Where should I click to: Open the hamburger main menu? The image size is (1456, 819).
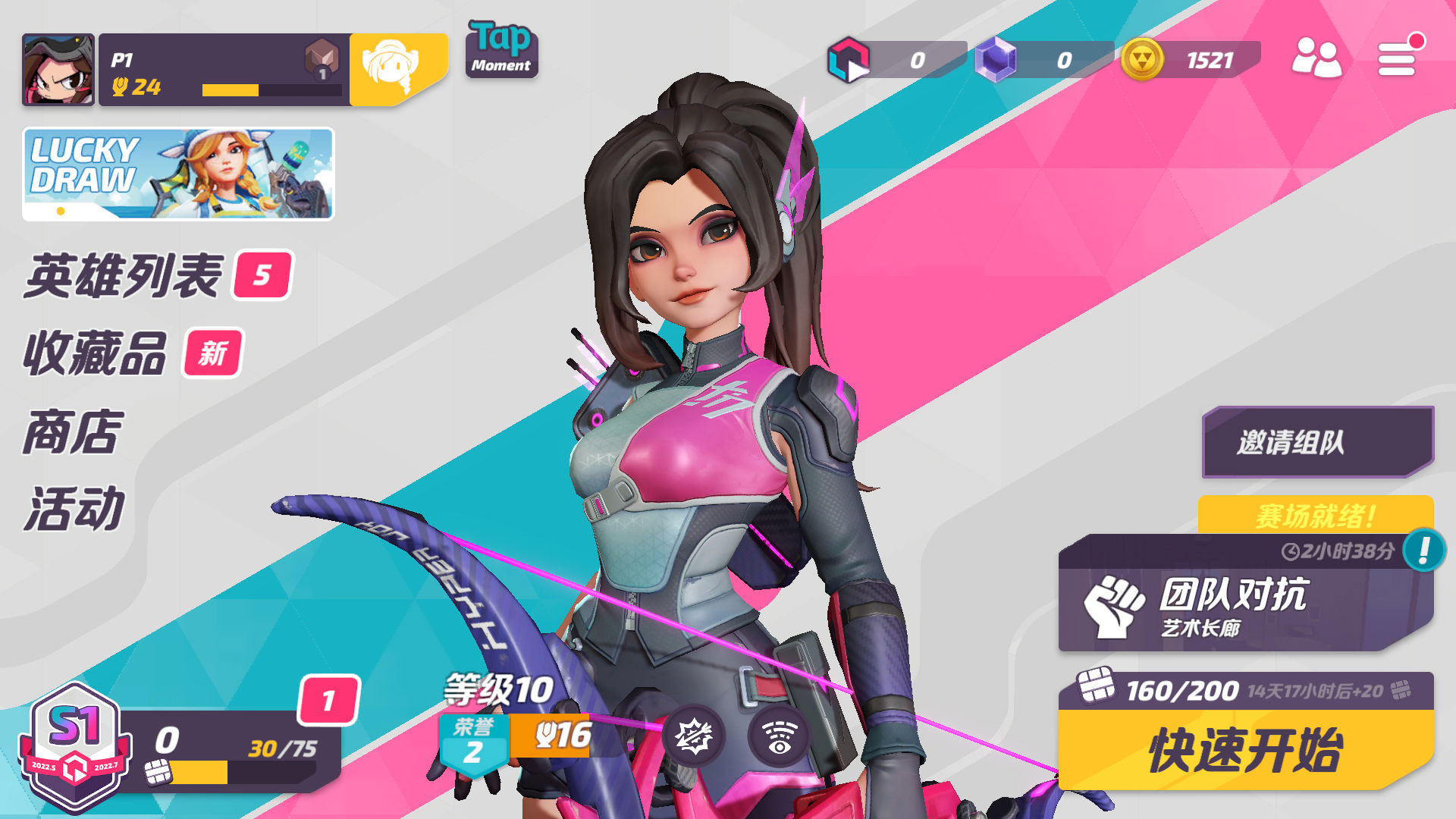point(1397,58)
